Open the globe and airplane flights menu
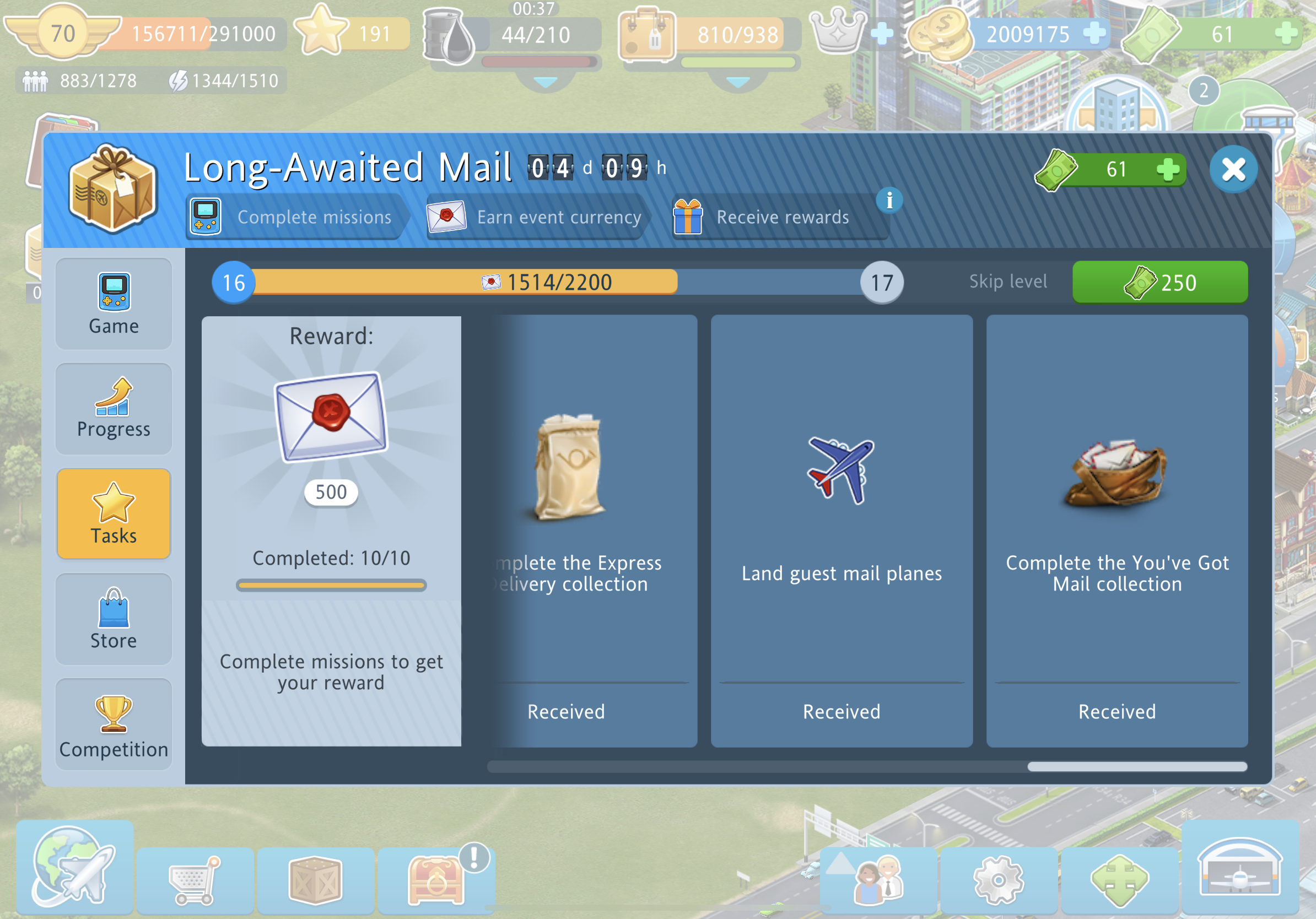The height and width of the screenshot is (919, 1316). click(x=74, y=867)
